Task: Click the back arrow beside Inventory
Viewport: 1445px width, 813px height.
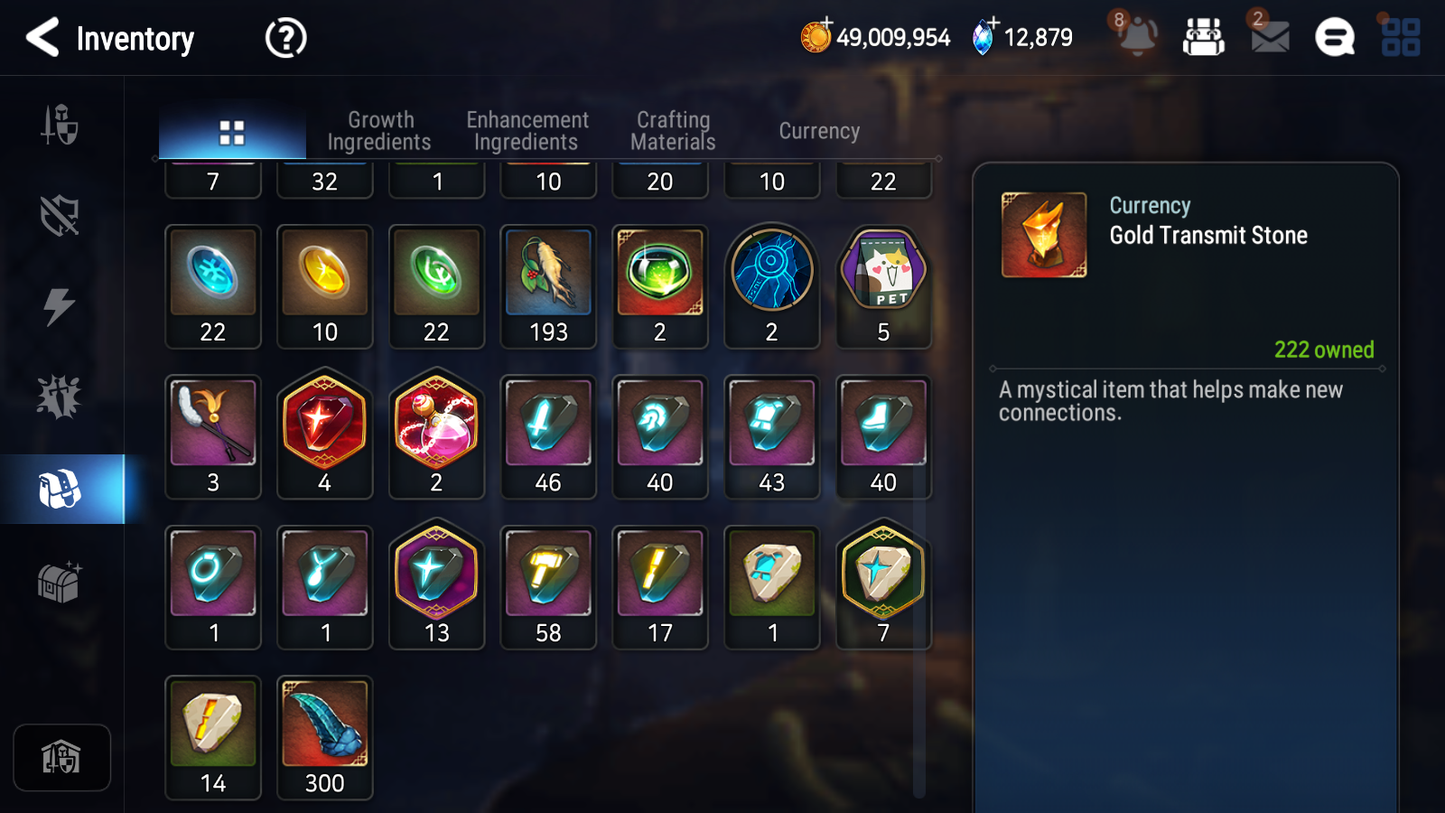Action: [41, 38]
